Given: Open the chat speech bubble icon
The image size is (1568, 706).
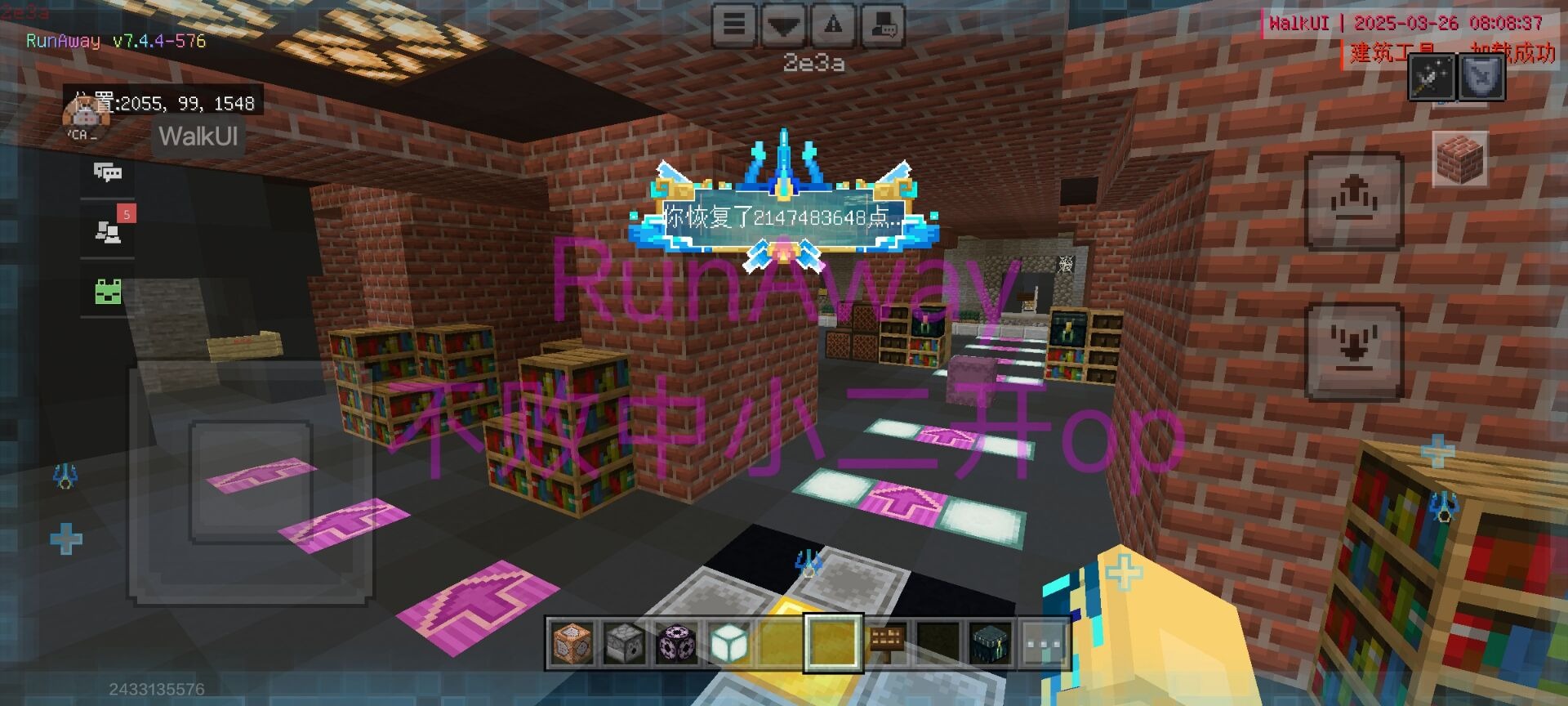Looking at the screenshot, I should point(107,172).
